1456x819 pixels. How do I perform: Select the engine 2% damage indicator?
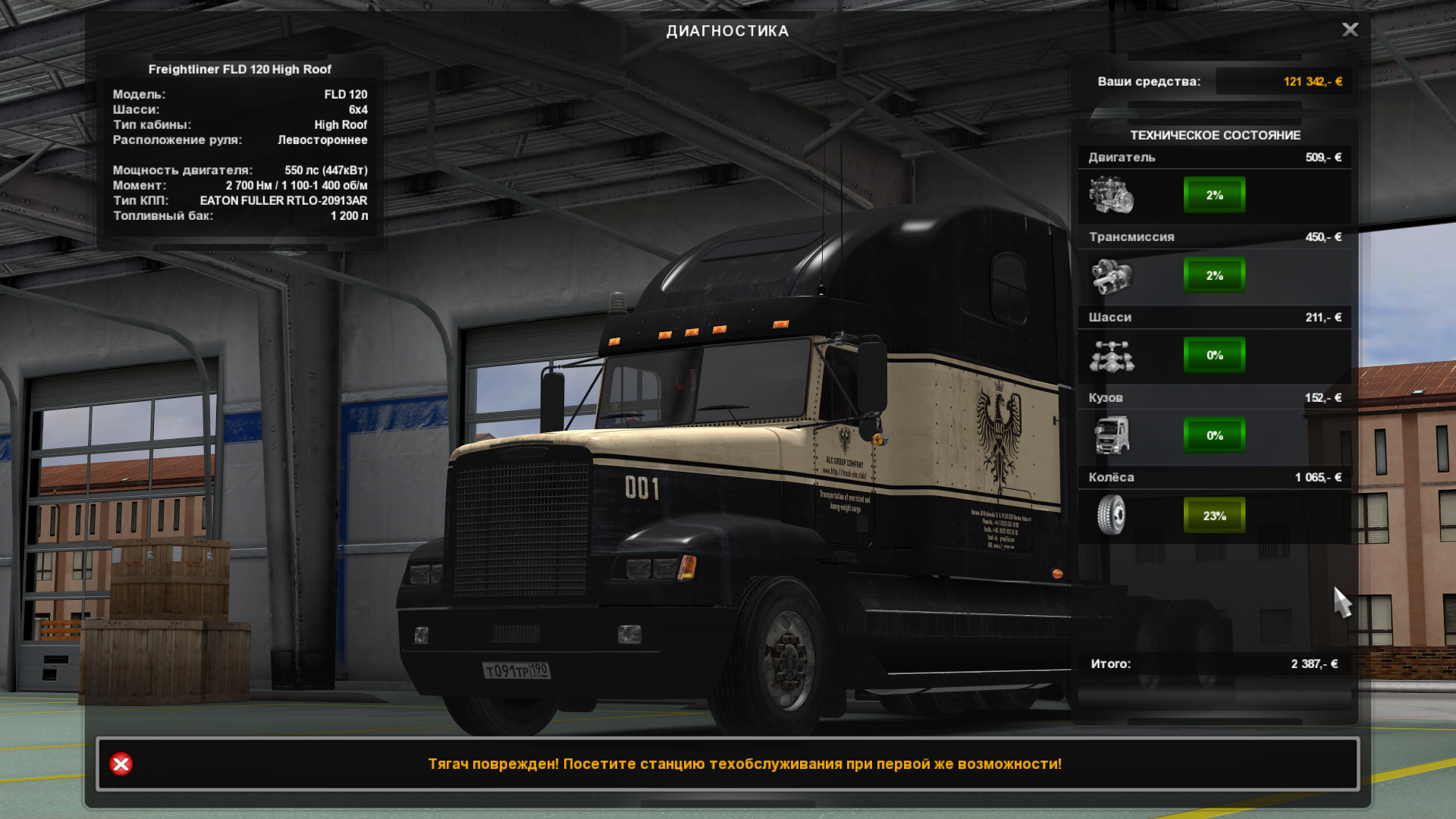[x=1214, y=195]
